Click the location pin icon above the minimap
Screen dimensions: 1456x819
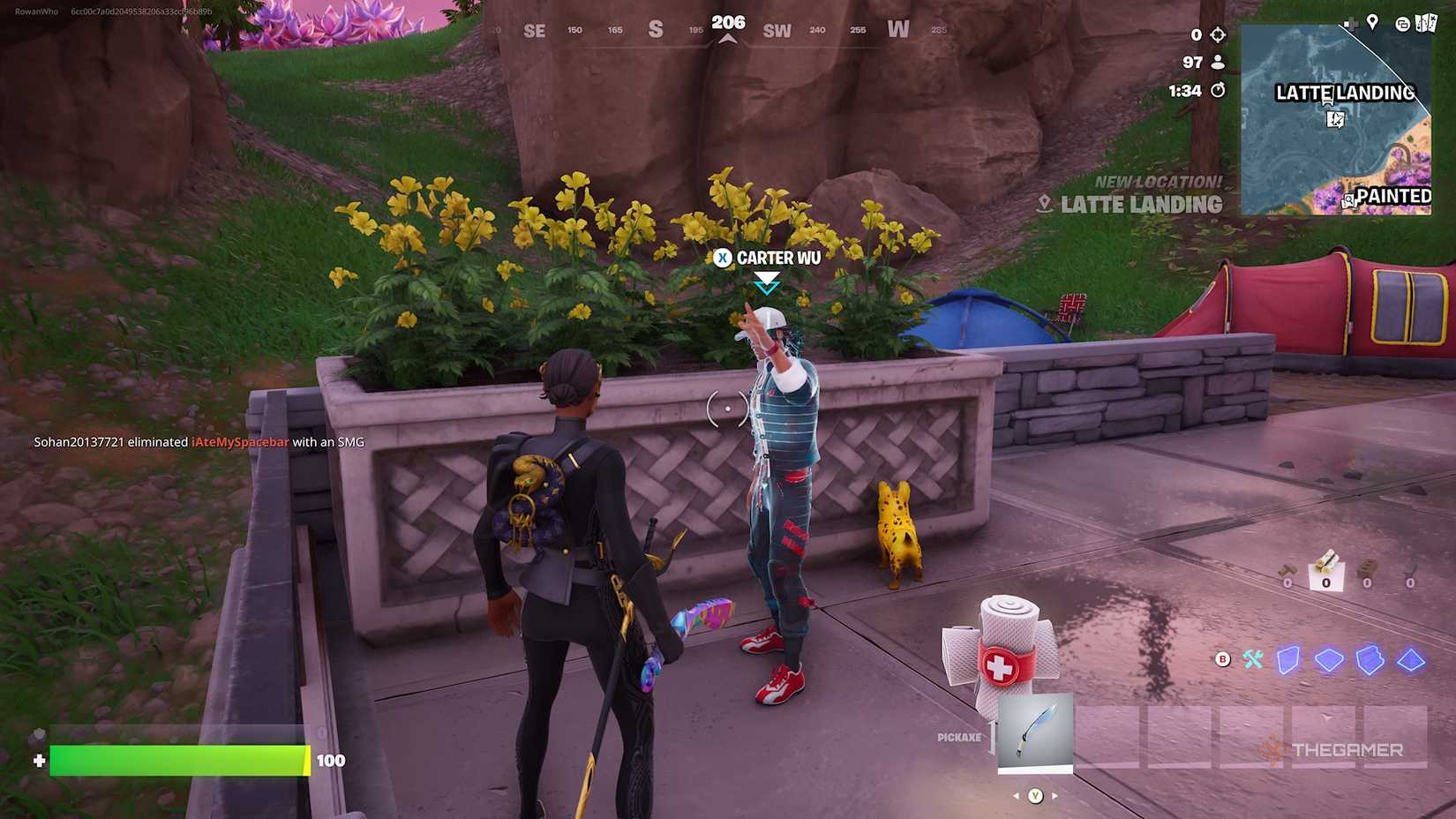point(1371,22)
